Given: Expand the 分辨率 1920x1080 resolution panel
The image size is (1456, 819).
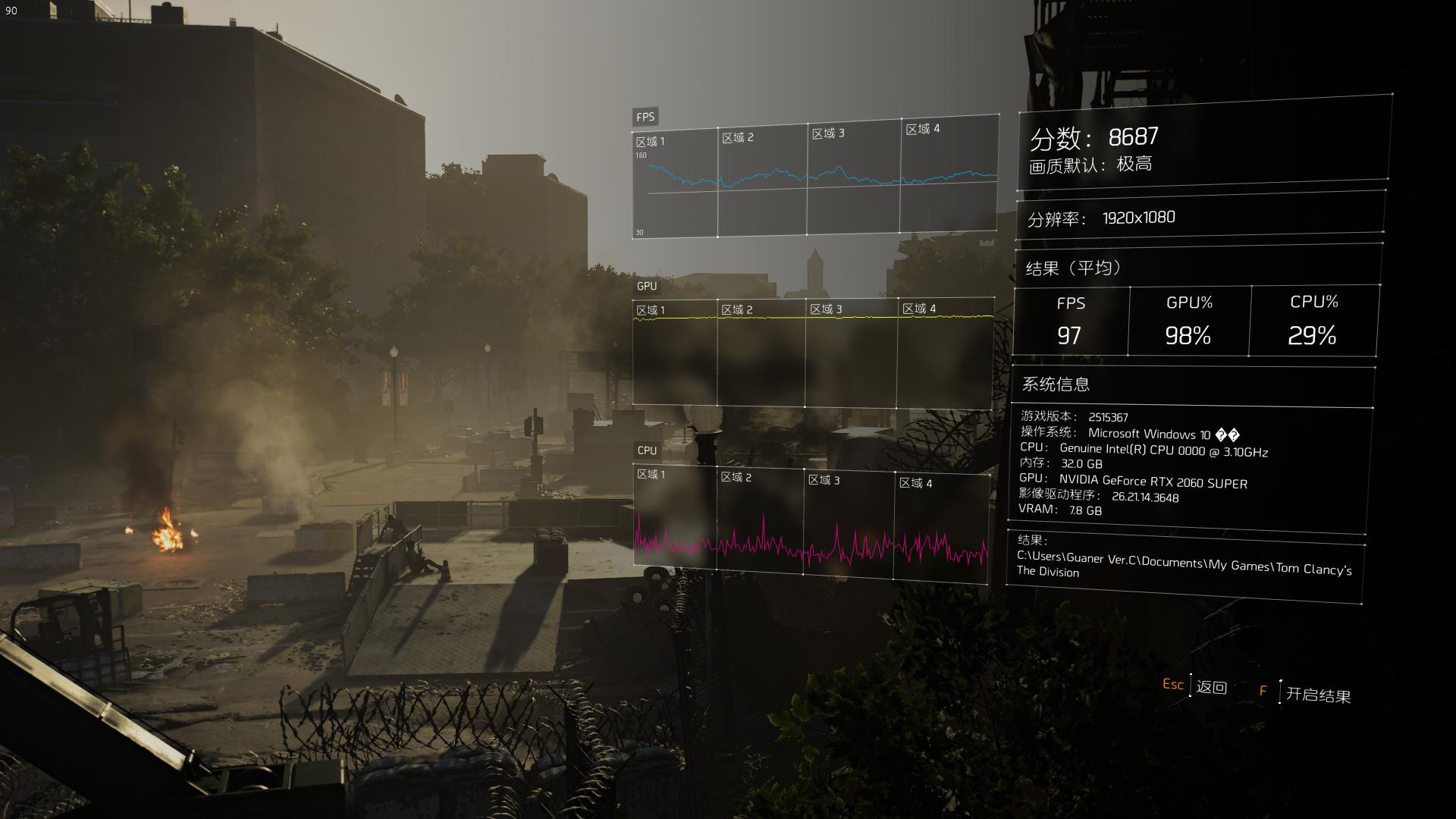Looking at the screenshot, I should click(x=1097, y=217).
